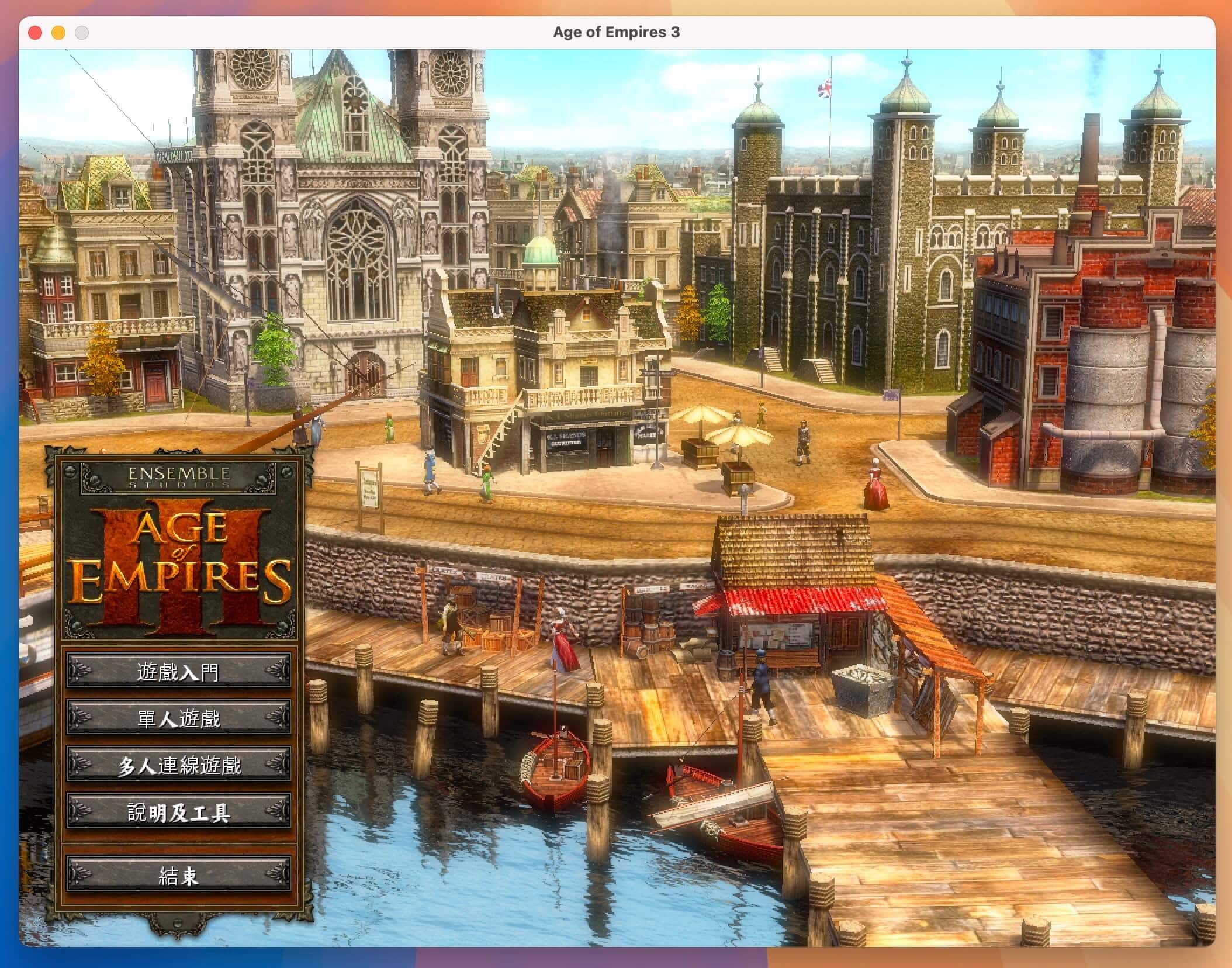
Task: Select 單人遊戲 single player
Action: tap(178, 718)
